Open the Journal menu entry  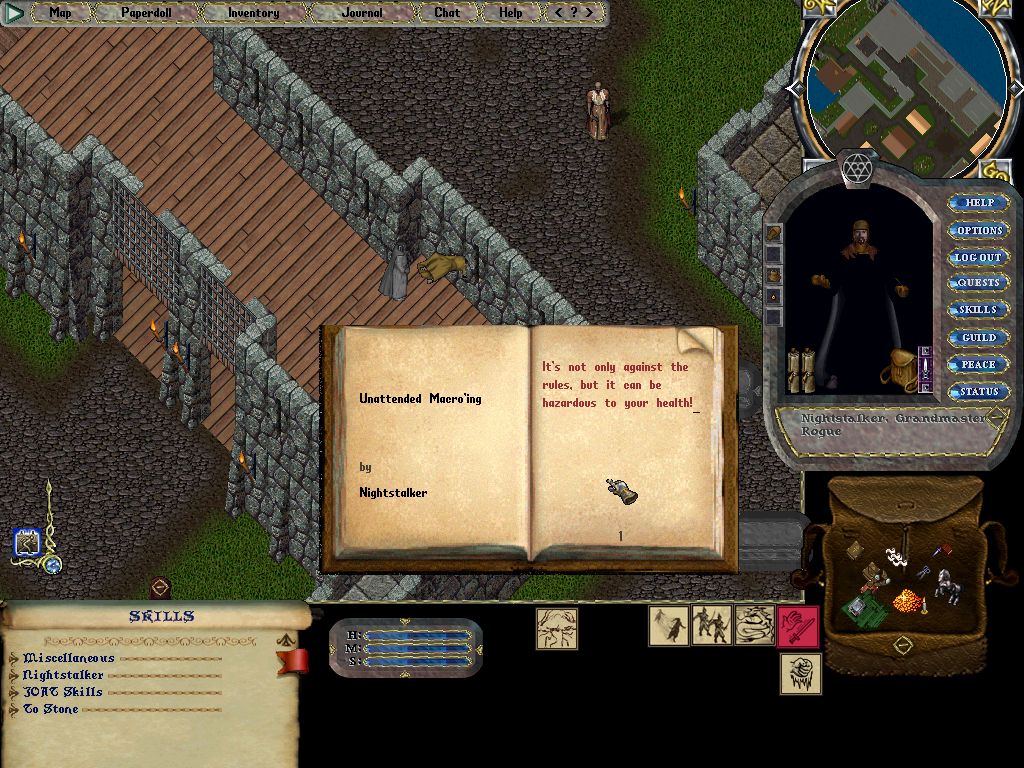pyautogui.click(x=361, y=13)
